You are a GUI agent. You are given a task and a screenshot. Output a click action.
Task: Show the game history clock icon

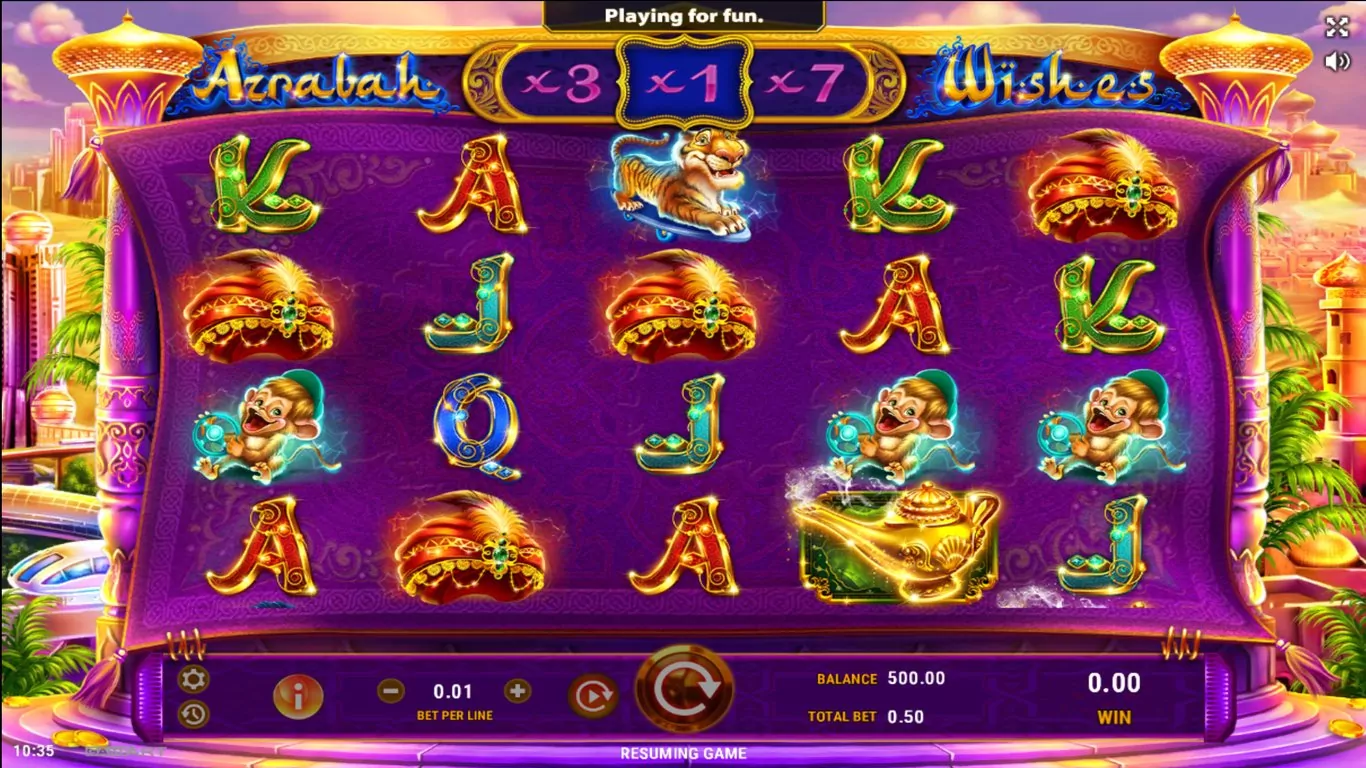193,714
